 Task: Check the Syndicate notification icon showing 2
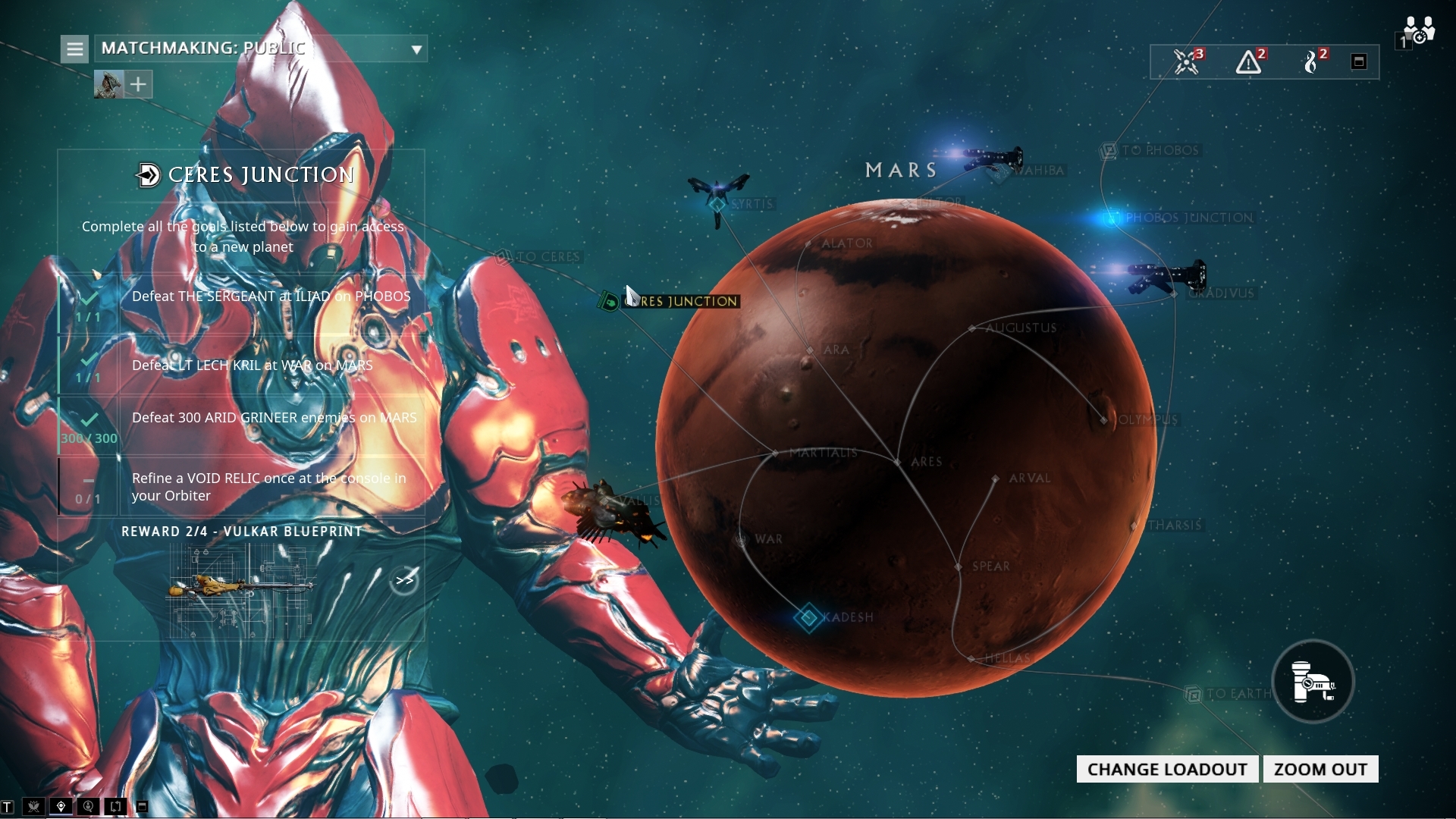point(1312,62)
